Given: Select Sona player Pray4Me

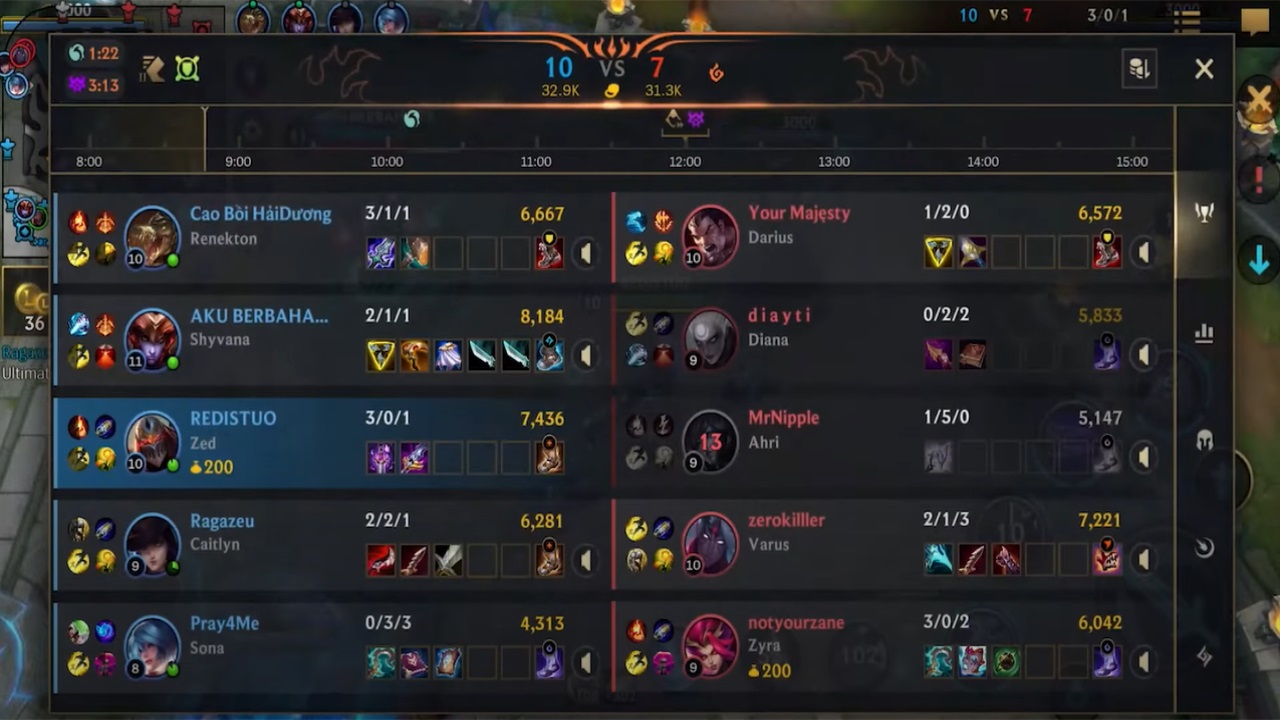Looking at the screenshot, I should click(224, 624).
